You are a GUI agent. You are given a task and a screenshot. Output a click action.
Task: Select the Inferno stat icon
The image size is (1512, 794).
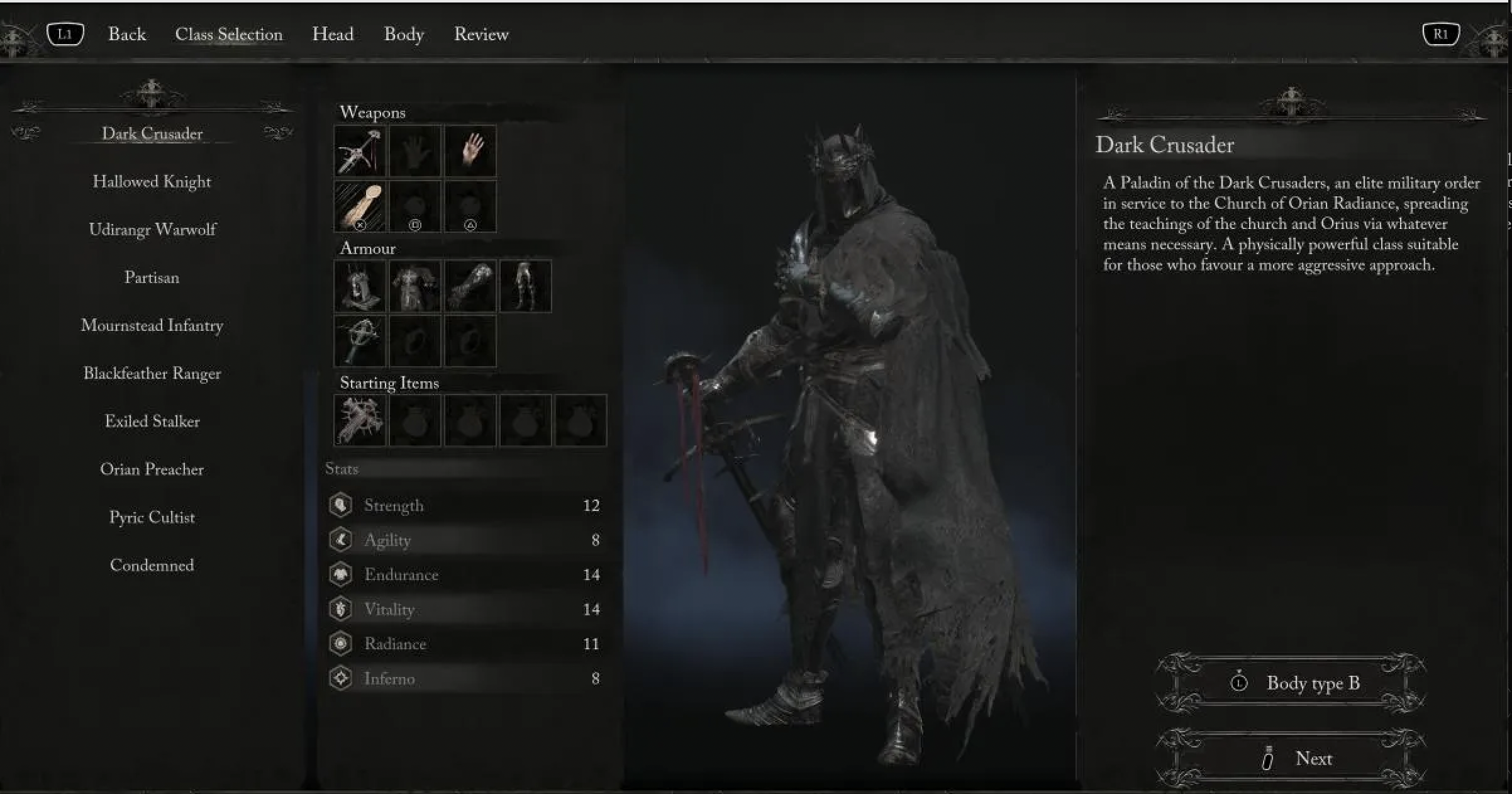pyautogui.click(x=340, y=678)
